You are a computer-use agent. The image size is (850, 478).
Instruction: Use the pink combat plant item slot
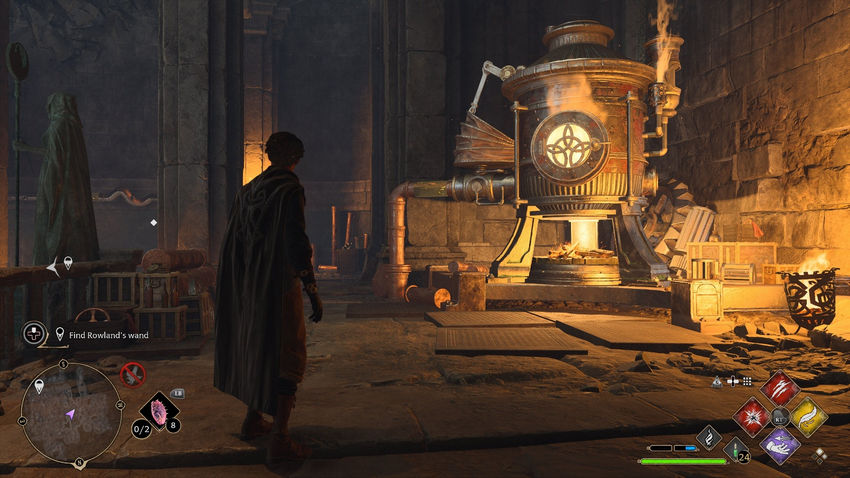pos(158,410)
